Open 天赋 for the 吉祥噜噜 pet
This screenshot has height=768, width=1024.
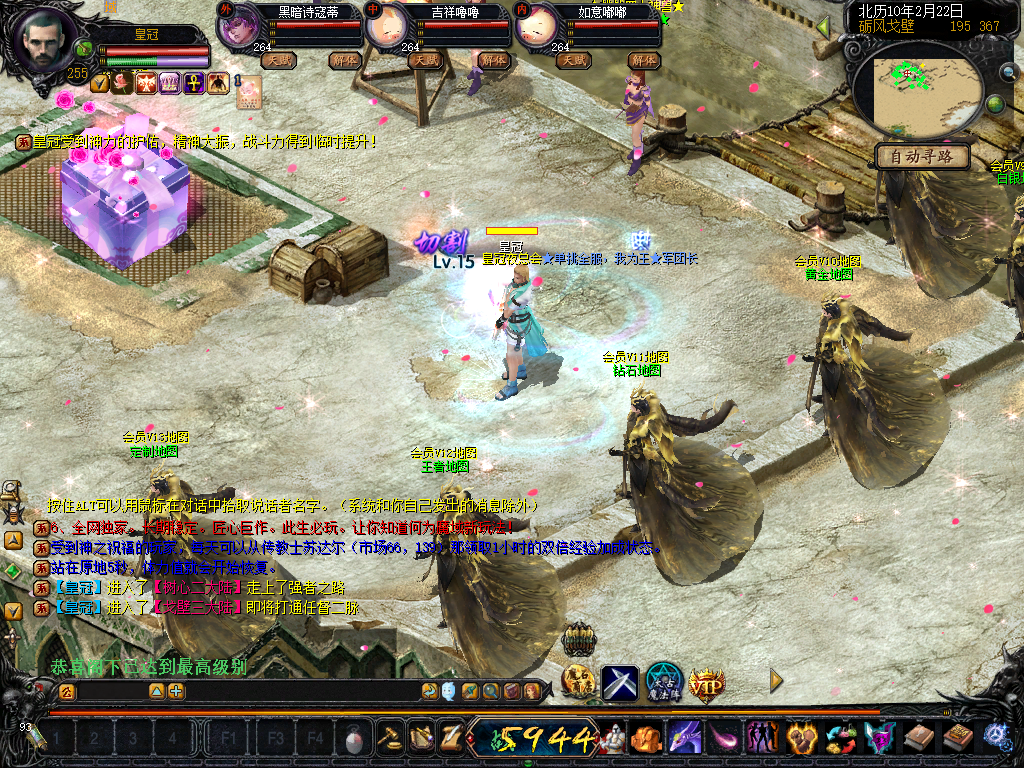point(425,60)
